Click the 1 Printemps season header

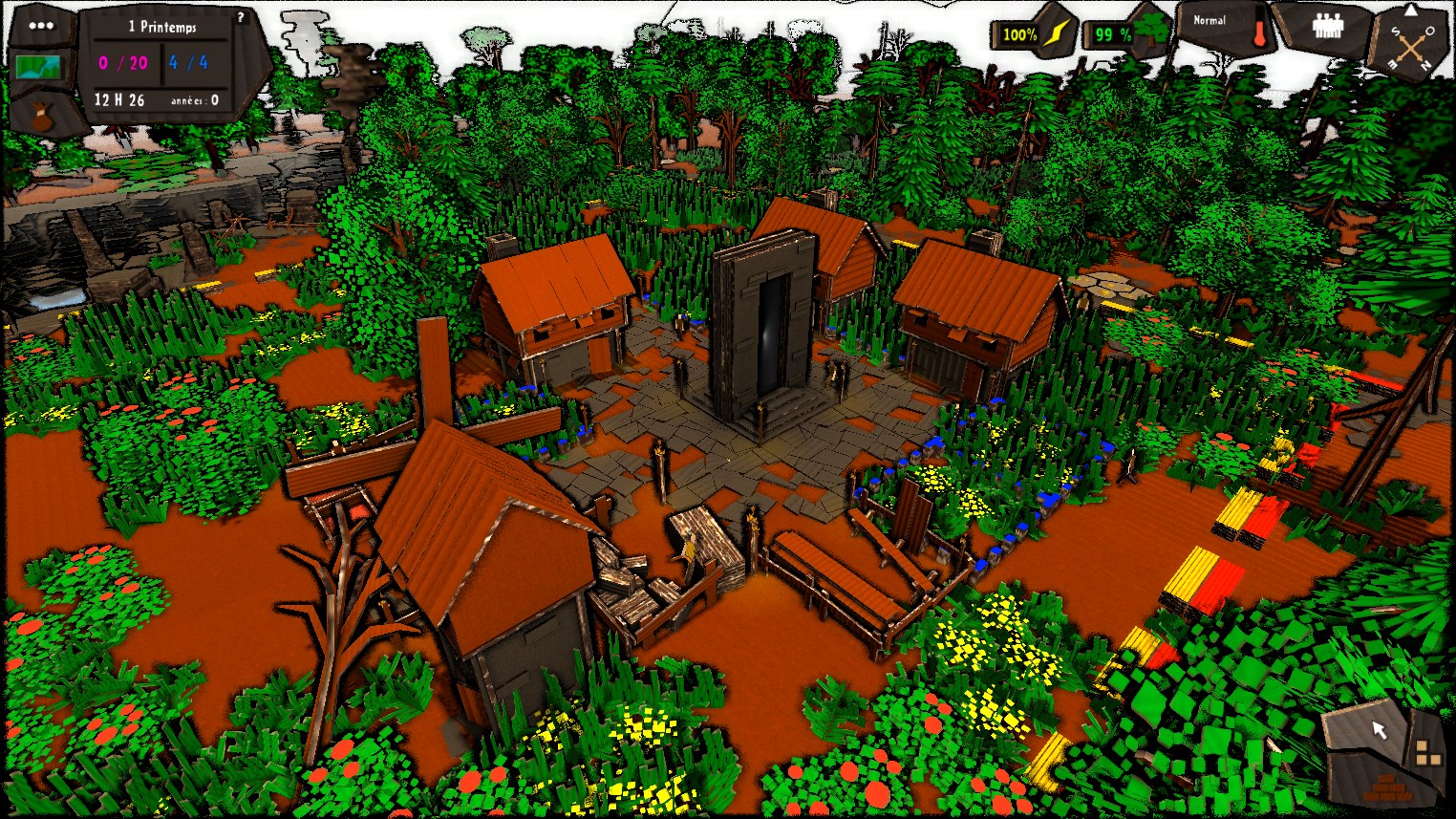click(x=162, y=27)
